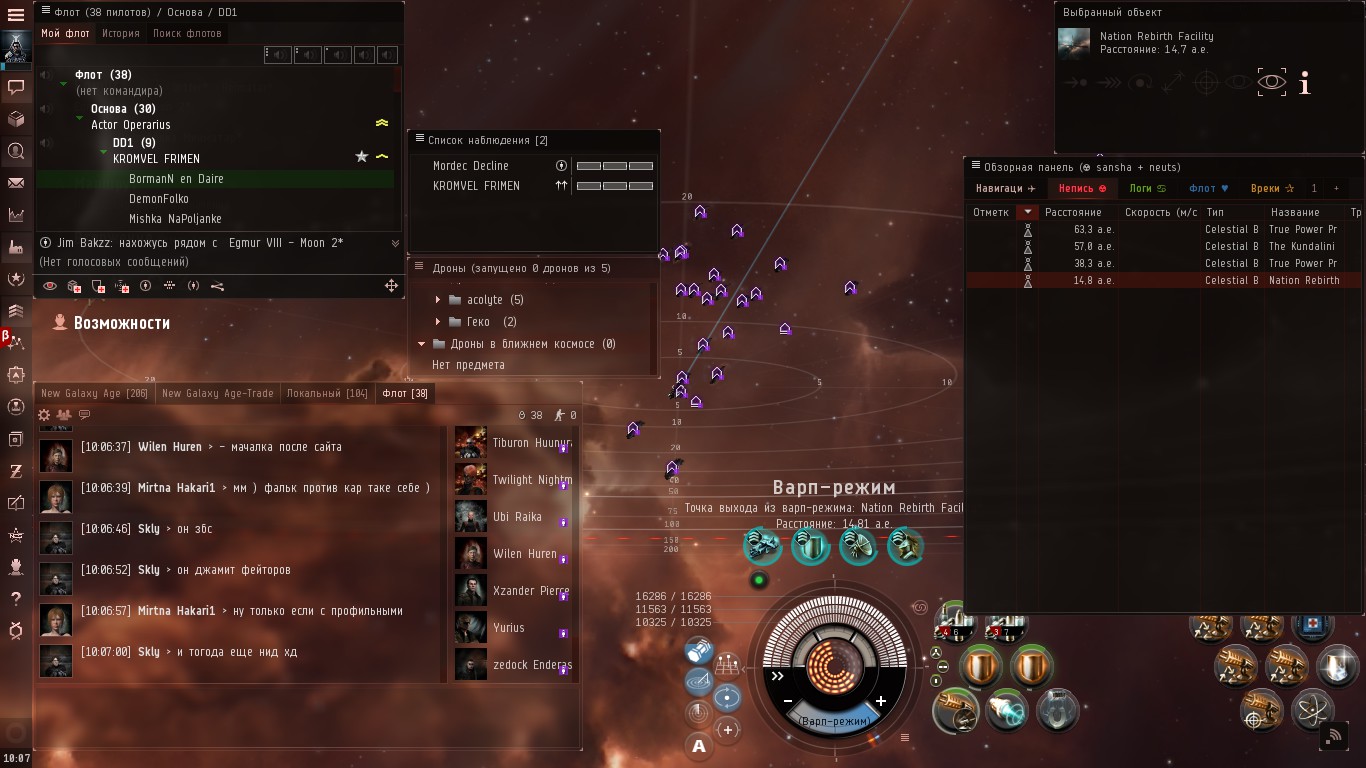Toggle the member list icon in fleet chat
Viewport: 1366px width, 768px height.
64,413
